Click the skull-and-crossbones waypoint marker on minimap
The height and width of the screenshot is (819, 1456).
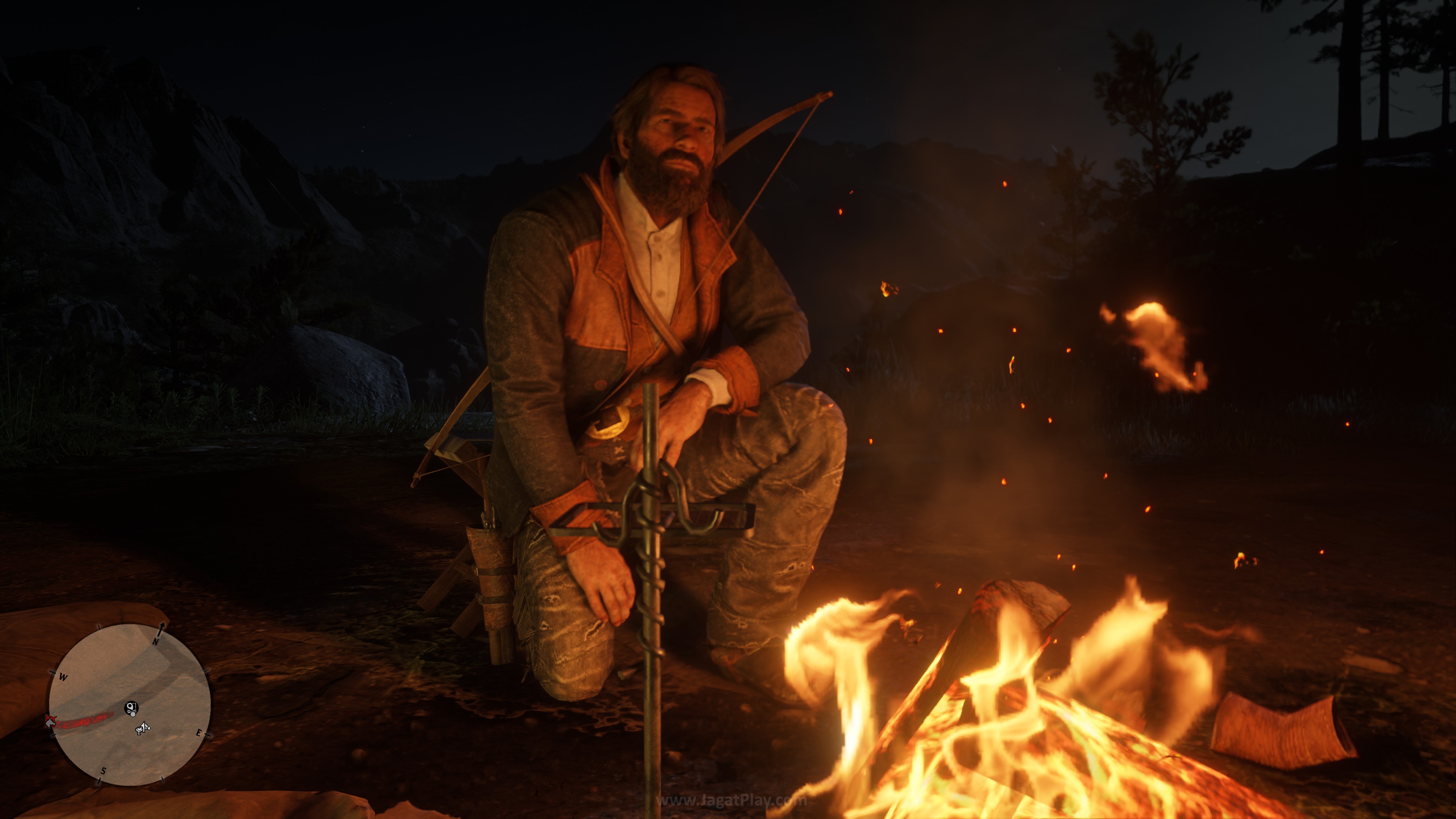(x=131, y=707)
